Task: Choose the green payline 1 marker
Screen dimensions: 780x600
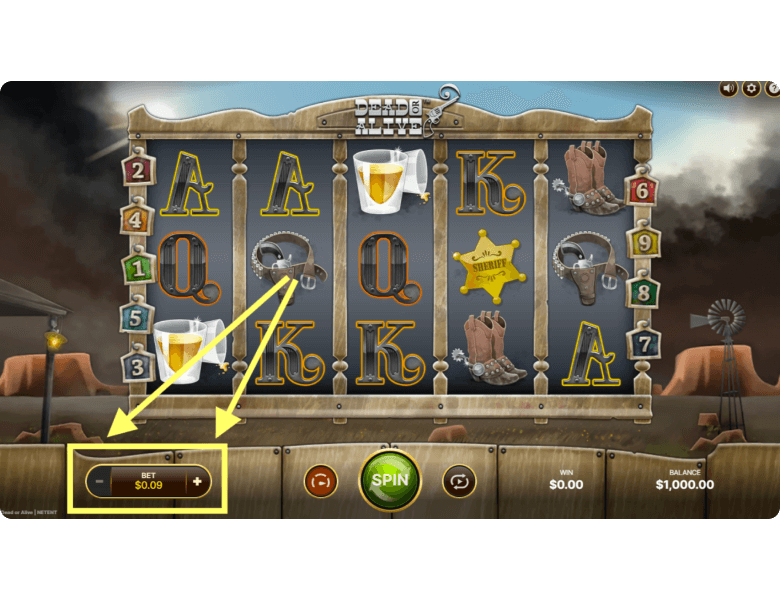Action: [137, 268]
